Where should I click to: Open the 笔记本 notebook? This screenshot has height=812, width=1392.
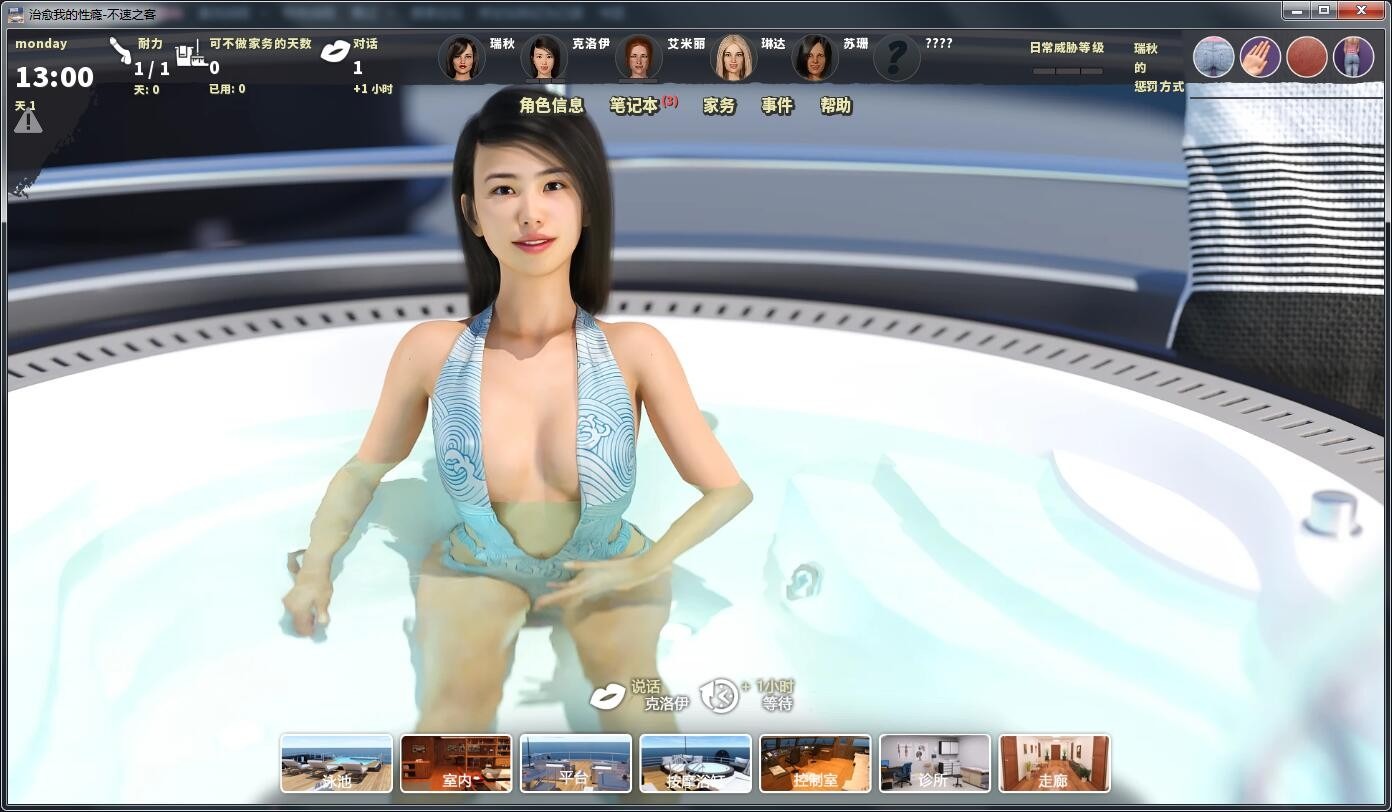point(635,106)
